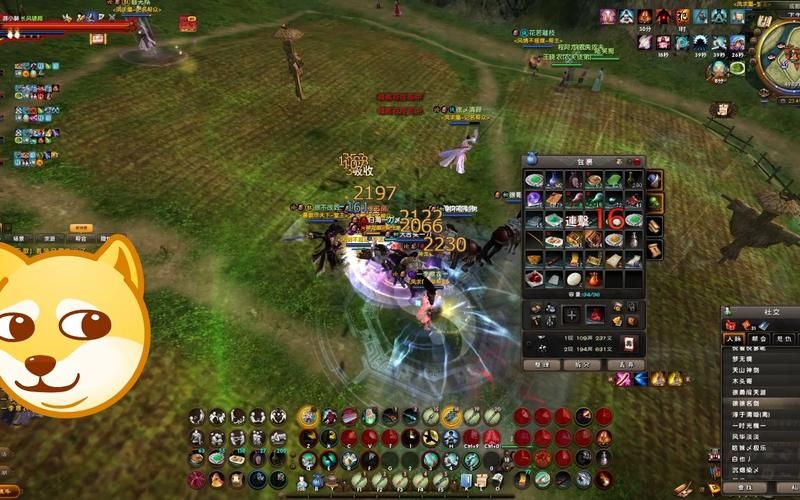Click the 丢弃 discard button in bag
Screen dimensions: 800x500
626,365
